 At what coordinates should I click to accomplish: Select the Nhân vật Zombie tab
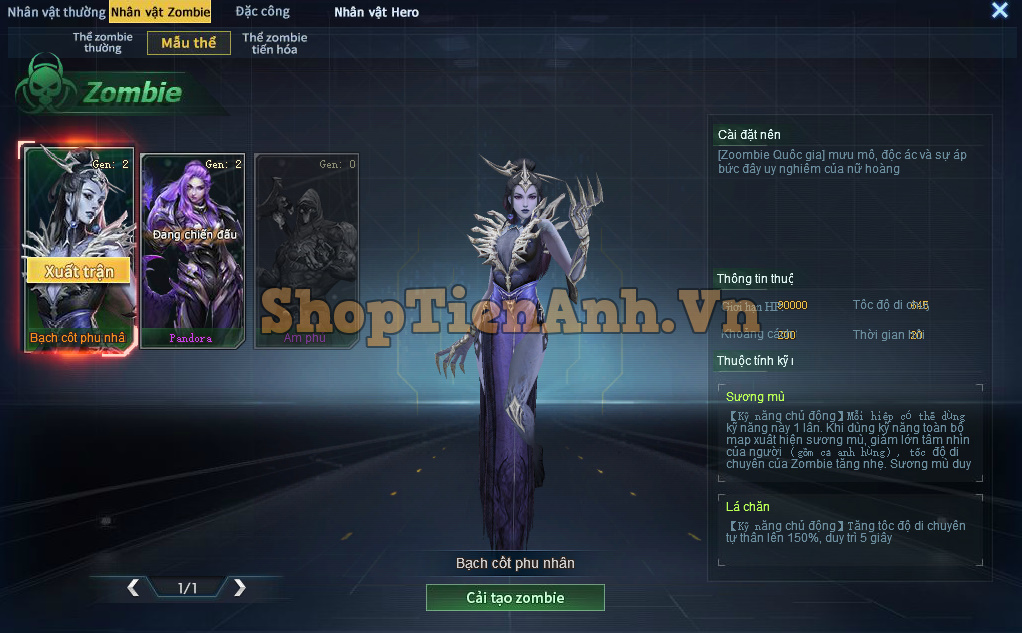click(x=160, y=12)
